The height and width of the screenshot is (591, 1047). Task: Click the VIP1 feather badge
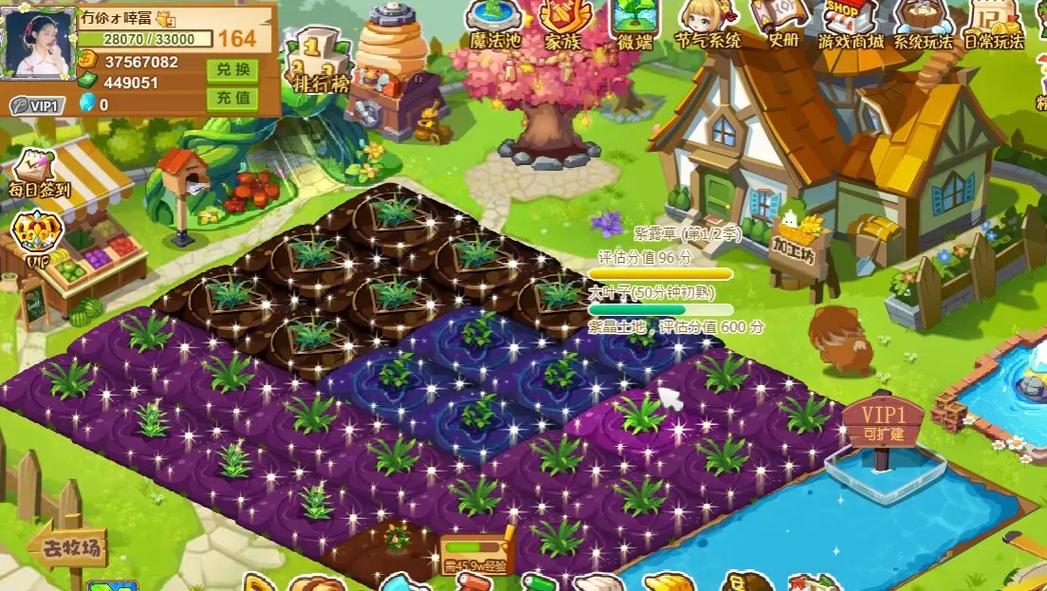[x=37, y=105]
